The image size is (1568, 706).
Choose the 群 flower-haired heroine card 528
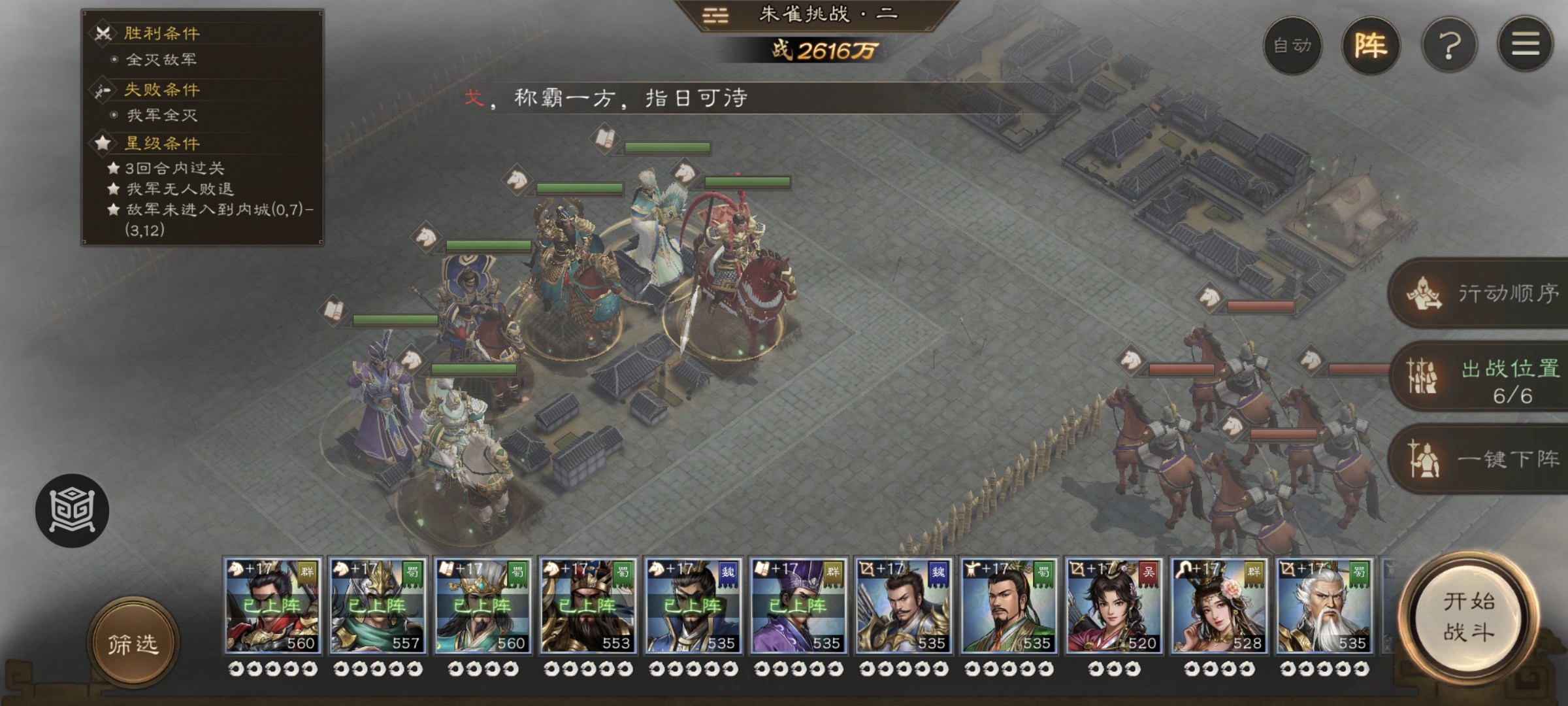pyautogui.click(x=1218, y=605)
